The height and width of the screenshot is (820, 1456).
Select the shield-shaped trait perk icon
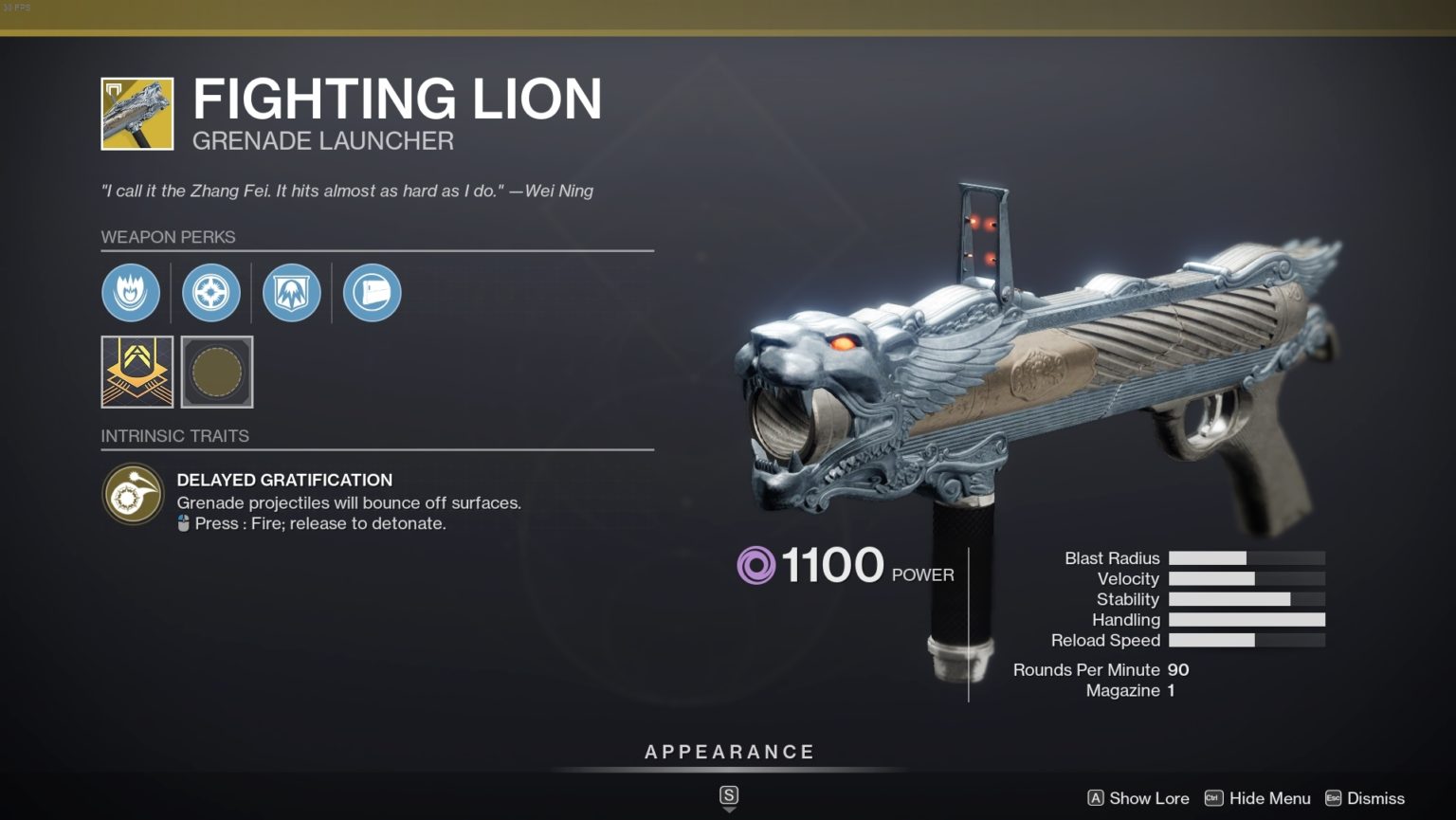coord(291,292)
